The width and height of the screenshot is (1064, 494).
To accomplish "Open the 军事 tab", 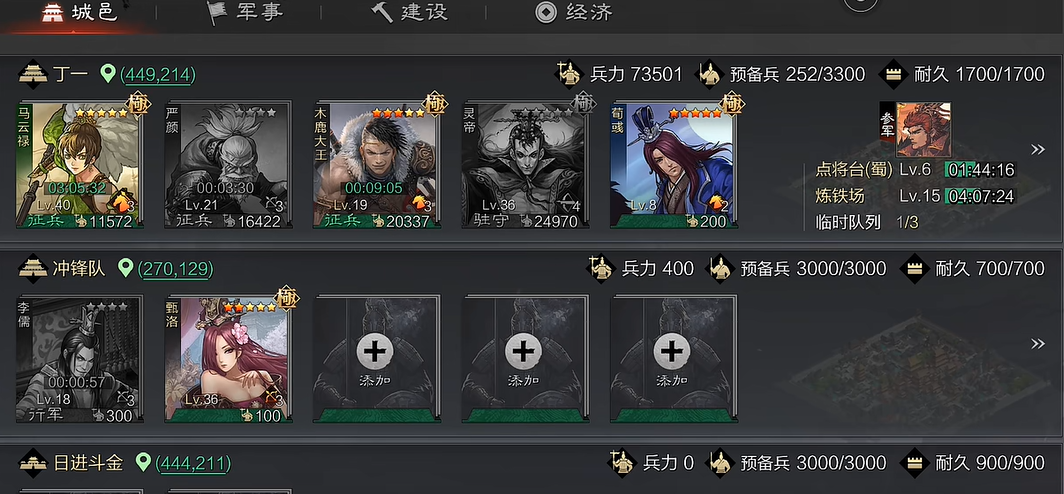I will coord(243,13).
